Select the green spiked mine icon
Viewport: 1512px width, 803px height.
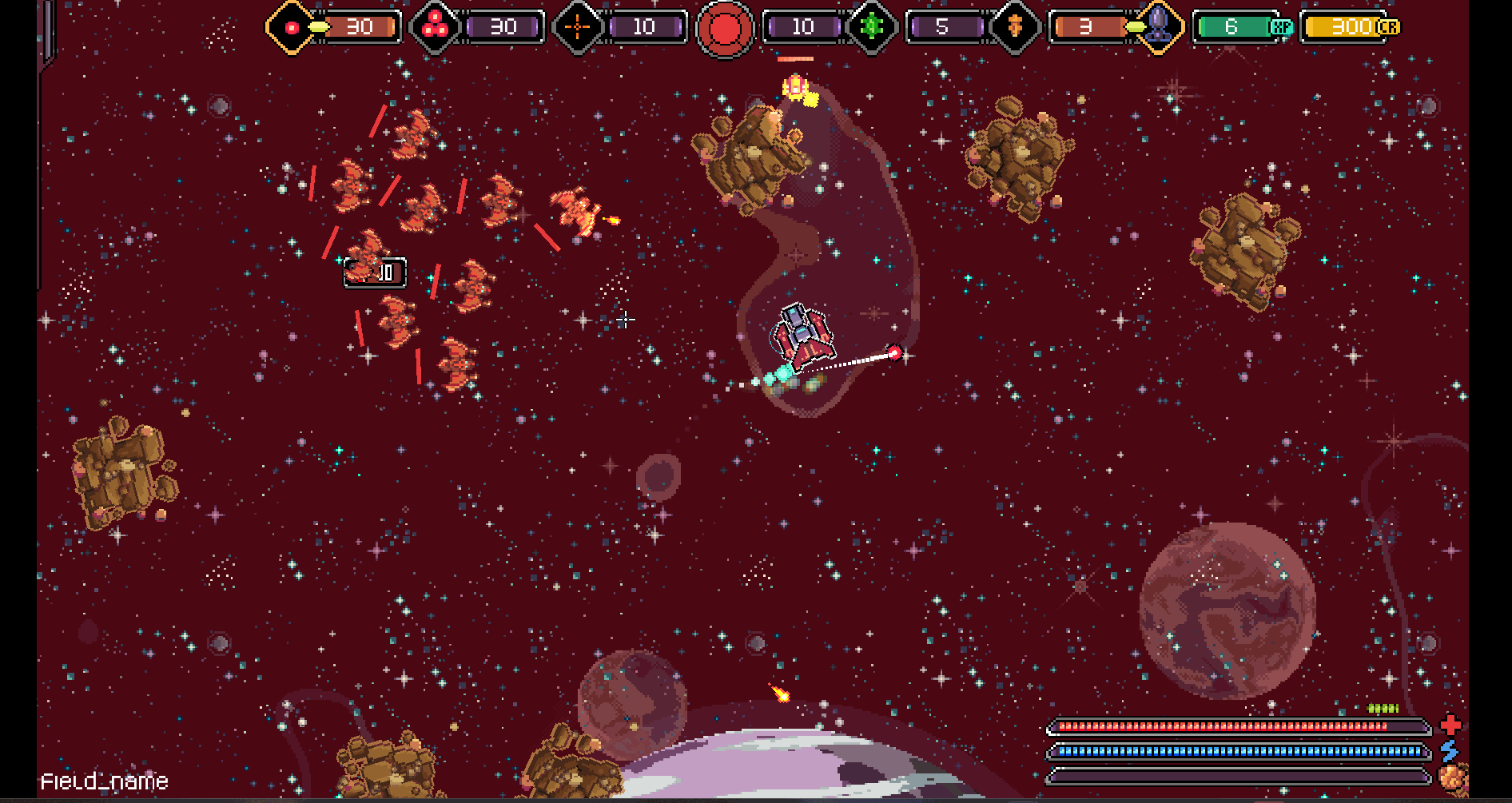tap(872, 28)
